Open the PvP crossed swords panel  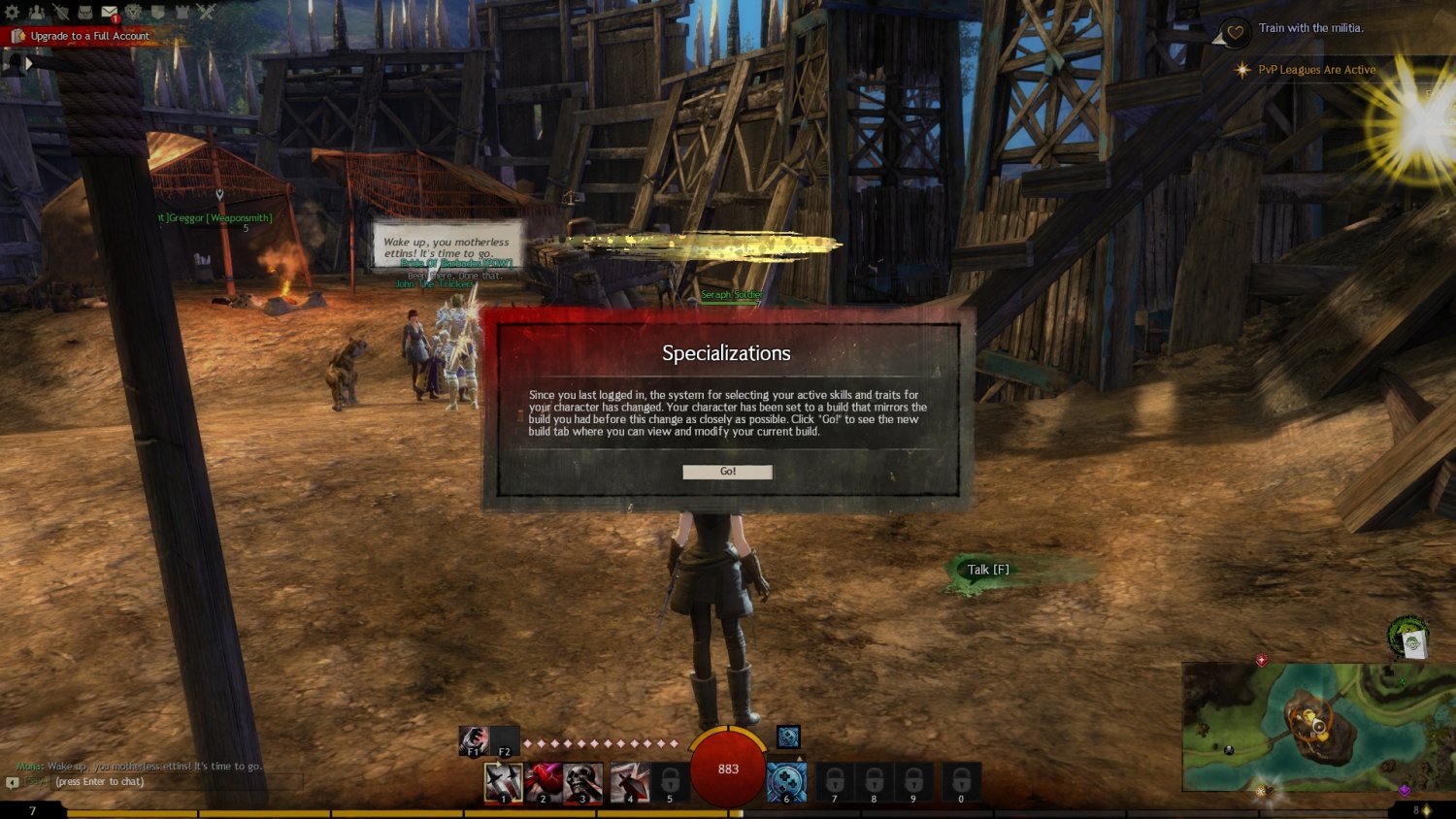[x=206, y=12]
